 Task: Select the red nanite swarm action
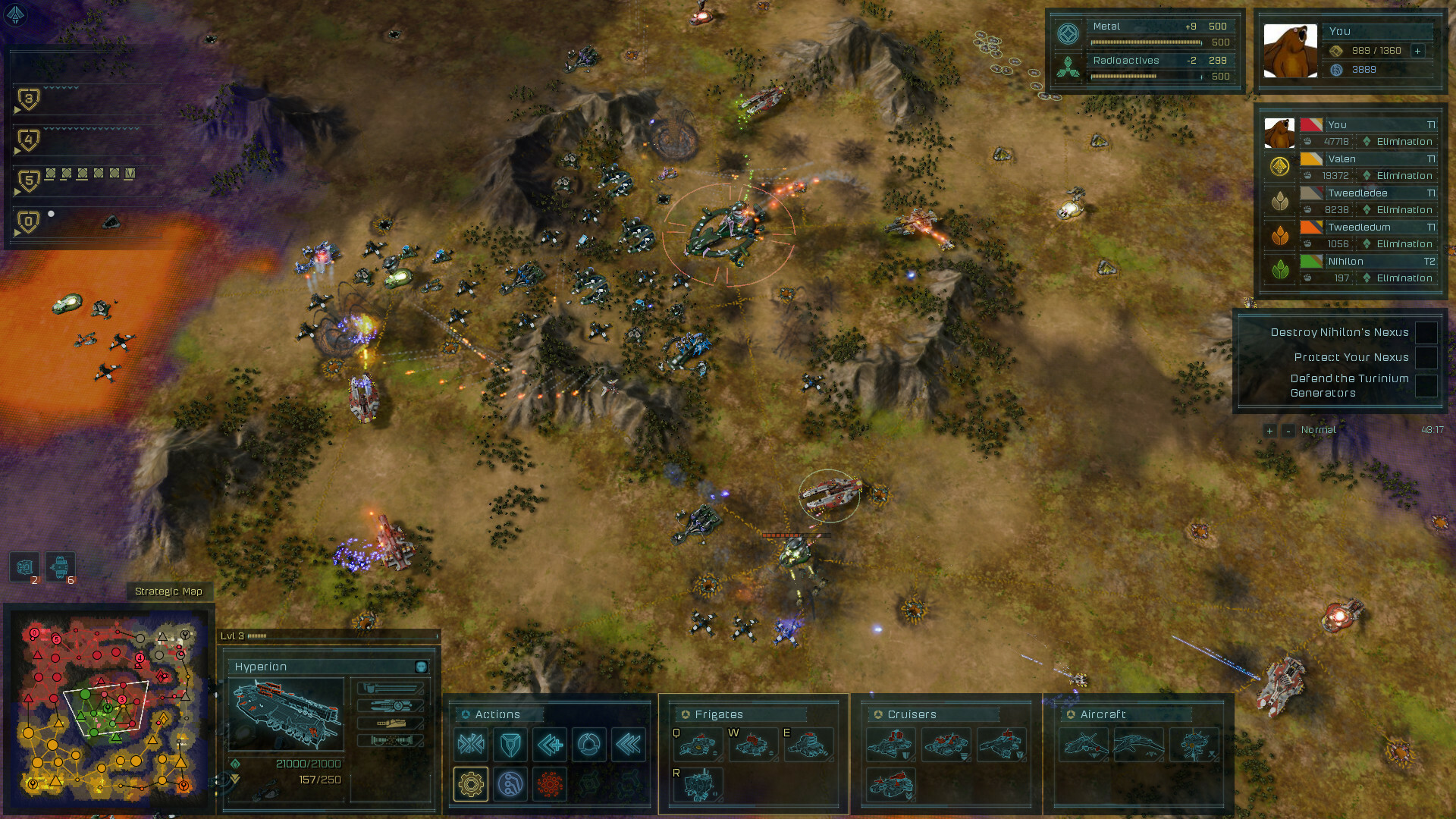(551, 783)
